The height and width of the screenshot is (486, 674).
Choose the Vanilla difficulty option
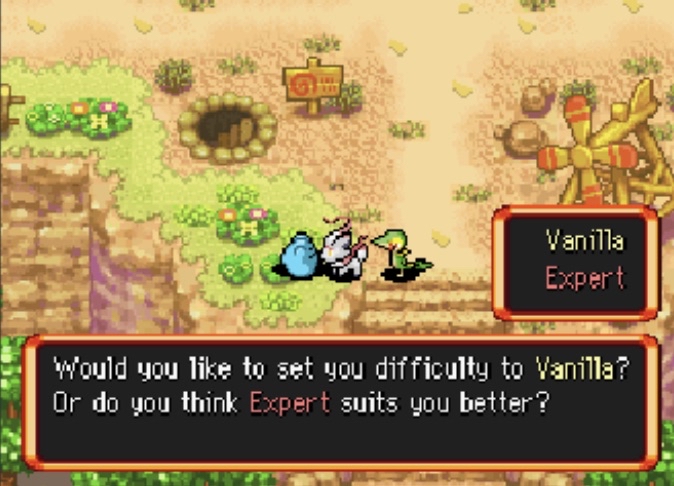(584, 241)
